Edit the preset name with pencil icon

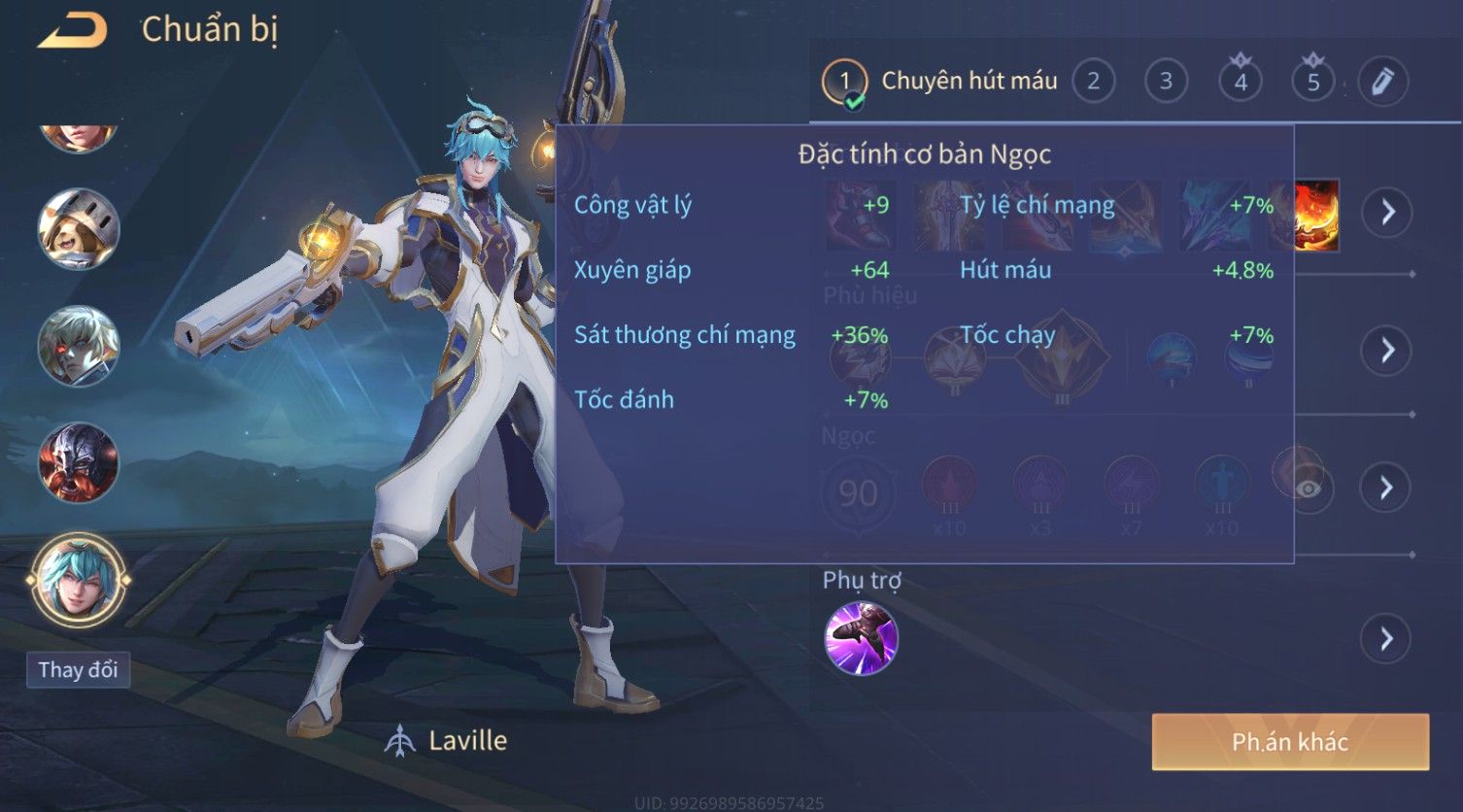(1382, 82)
